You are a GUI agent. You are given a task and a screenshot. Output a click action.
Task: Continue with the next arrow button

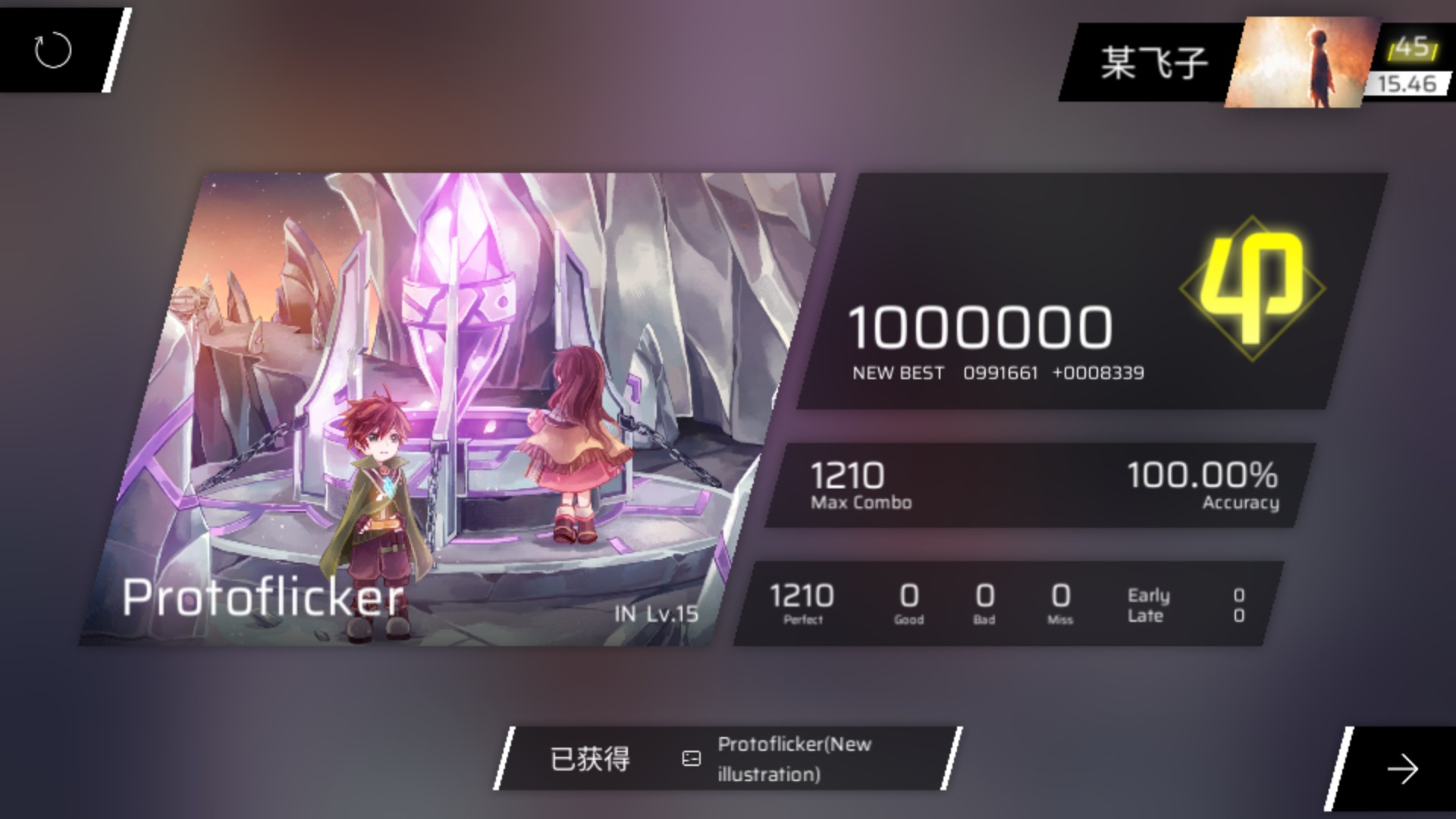tap(1401, 769)
